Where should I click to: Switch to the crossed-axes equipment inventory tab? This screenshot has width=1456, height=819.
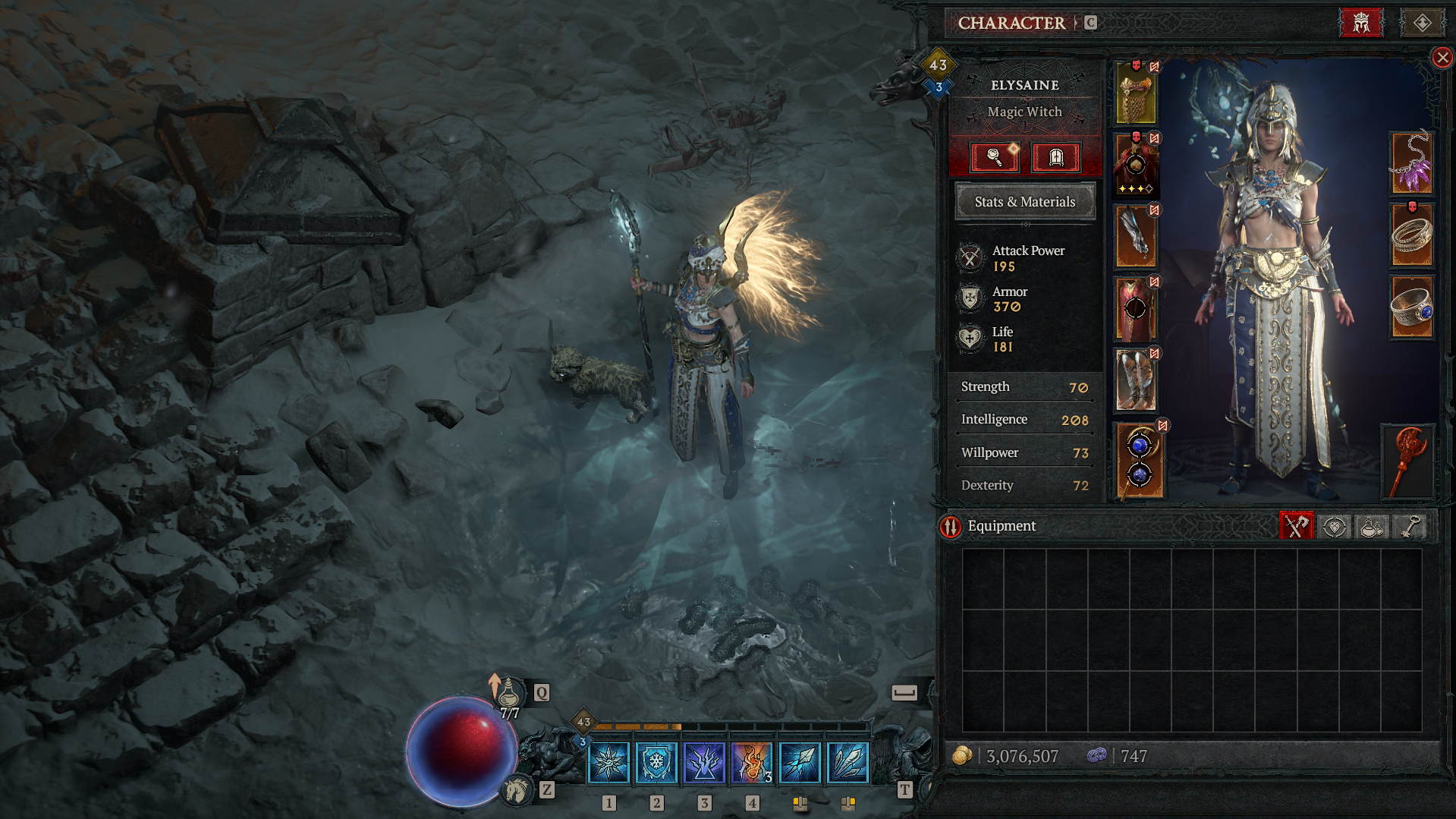pos(1296,526)
